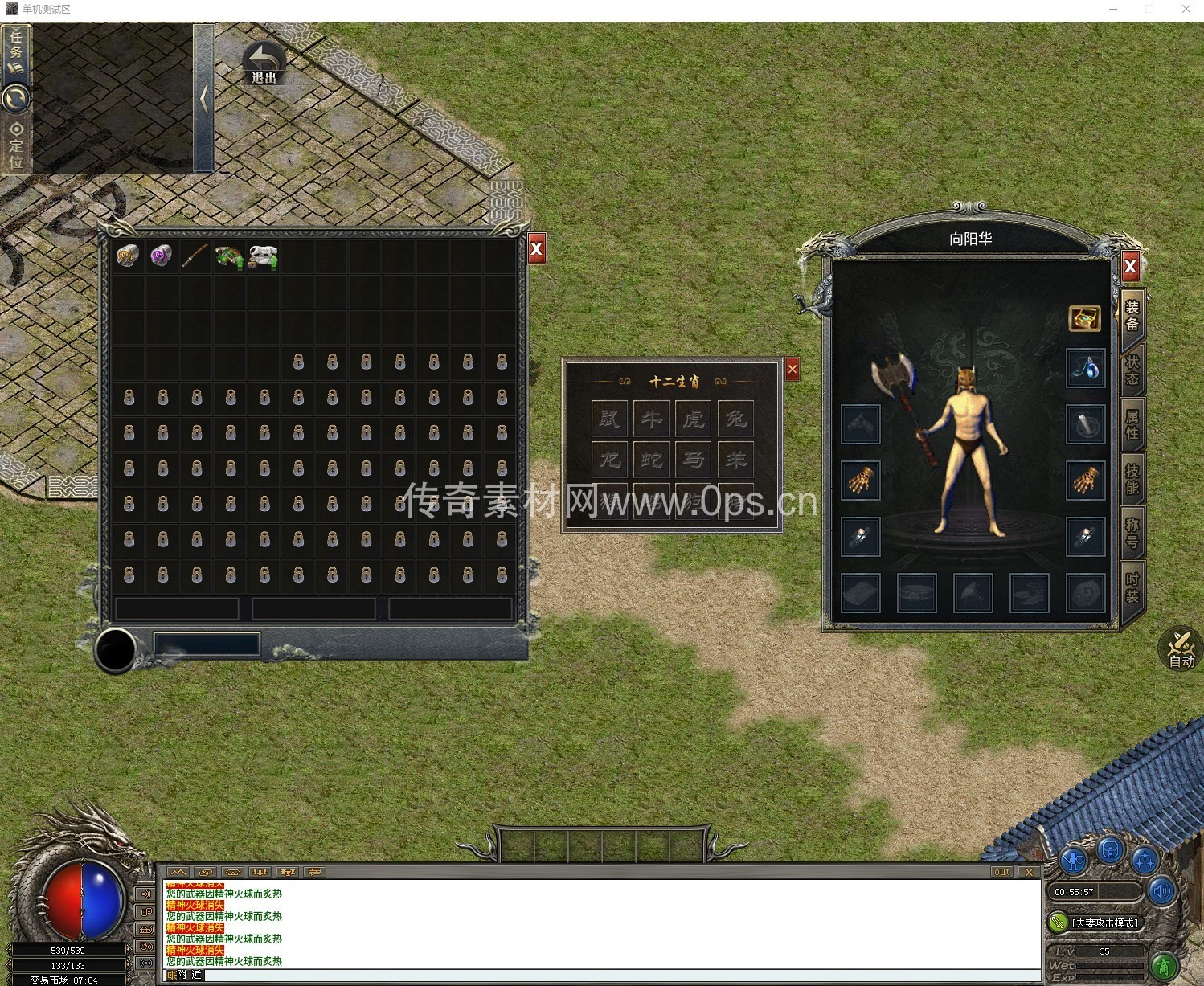Select the equipped necklace slot
This screenshot has width=1204, height=986.
click(1086, 369)
